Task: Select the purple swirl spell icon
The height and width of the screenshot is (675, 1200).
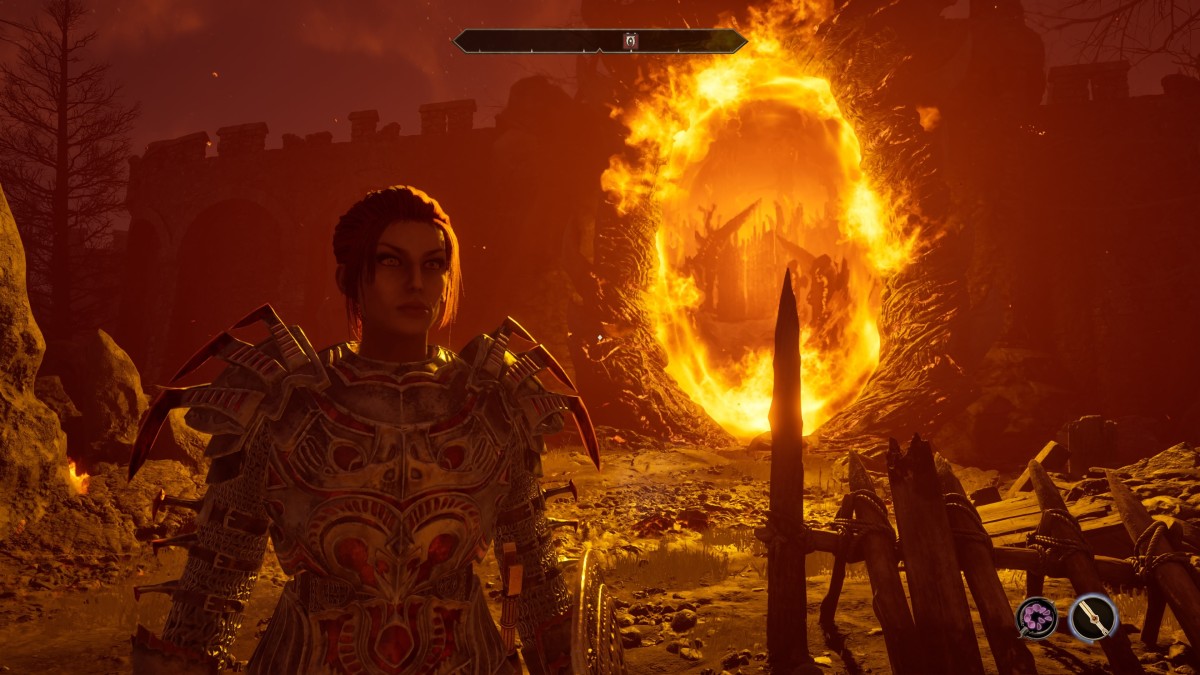Action: [x=1037, y=617]
